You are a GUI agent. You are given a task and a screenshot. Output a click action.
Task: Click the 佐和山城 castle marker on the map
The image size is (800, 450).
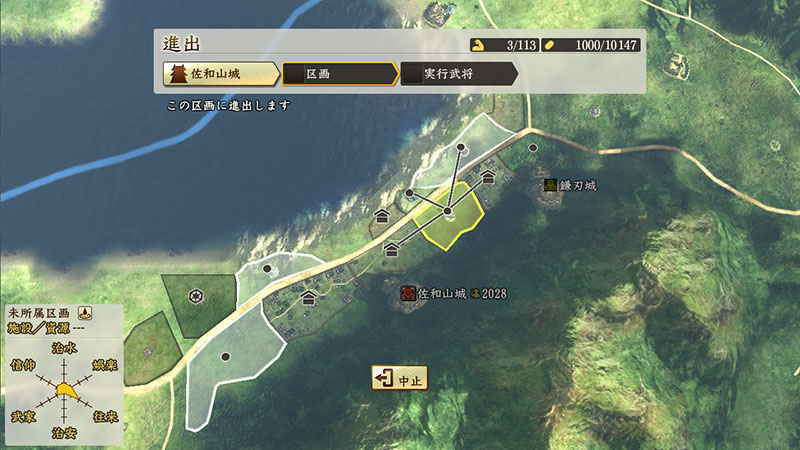[x=408, y=293]
